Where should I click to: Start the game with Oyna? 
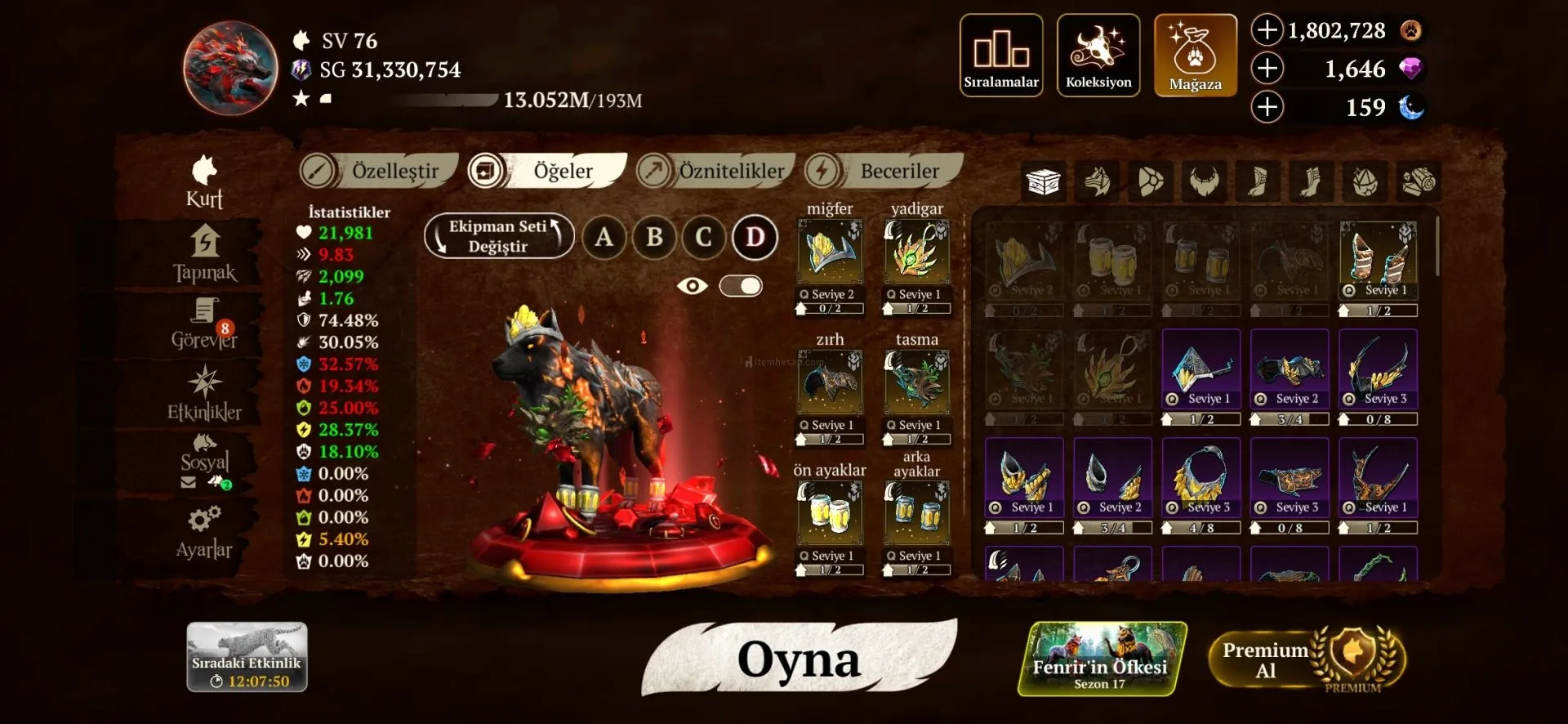click(x=799, y=659)
